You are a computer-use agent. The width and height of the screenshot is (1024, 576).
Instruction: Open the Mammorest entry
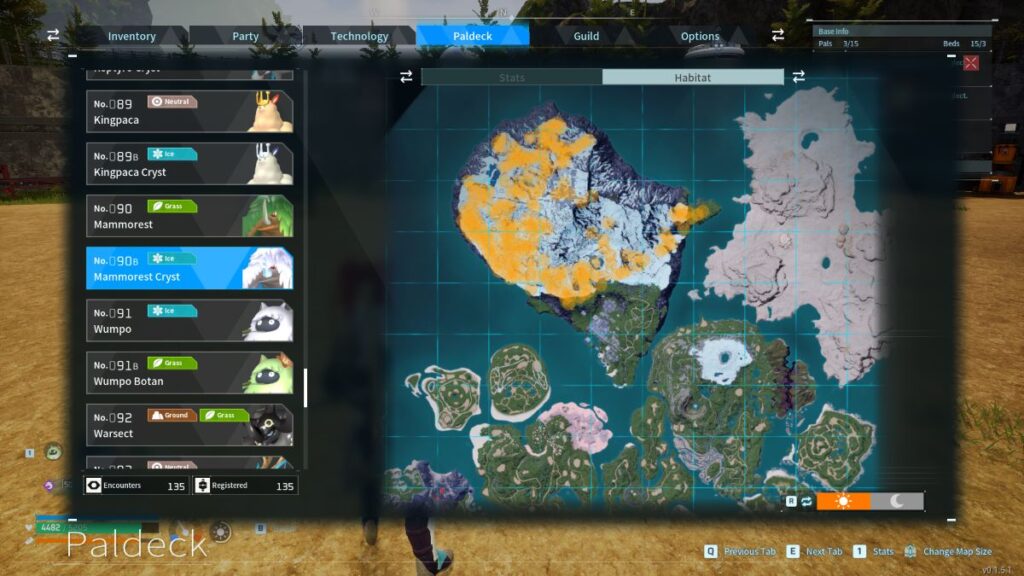click(189, 216)
